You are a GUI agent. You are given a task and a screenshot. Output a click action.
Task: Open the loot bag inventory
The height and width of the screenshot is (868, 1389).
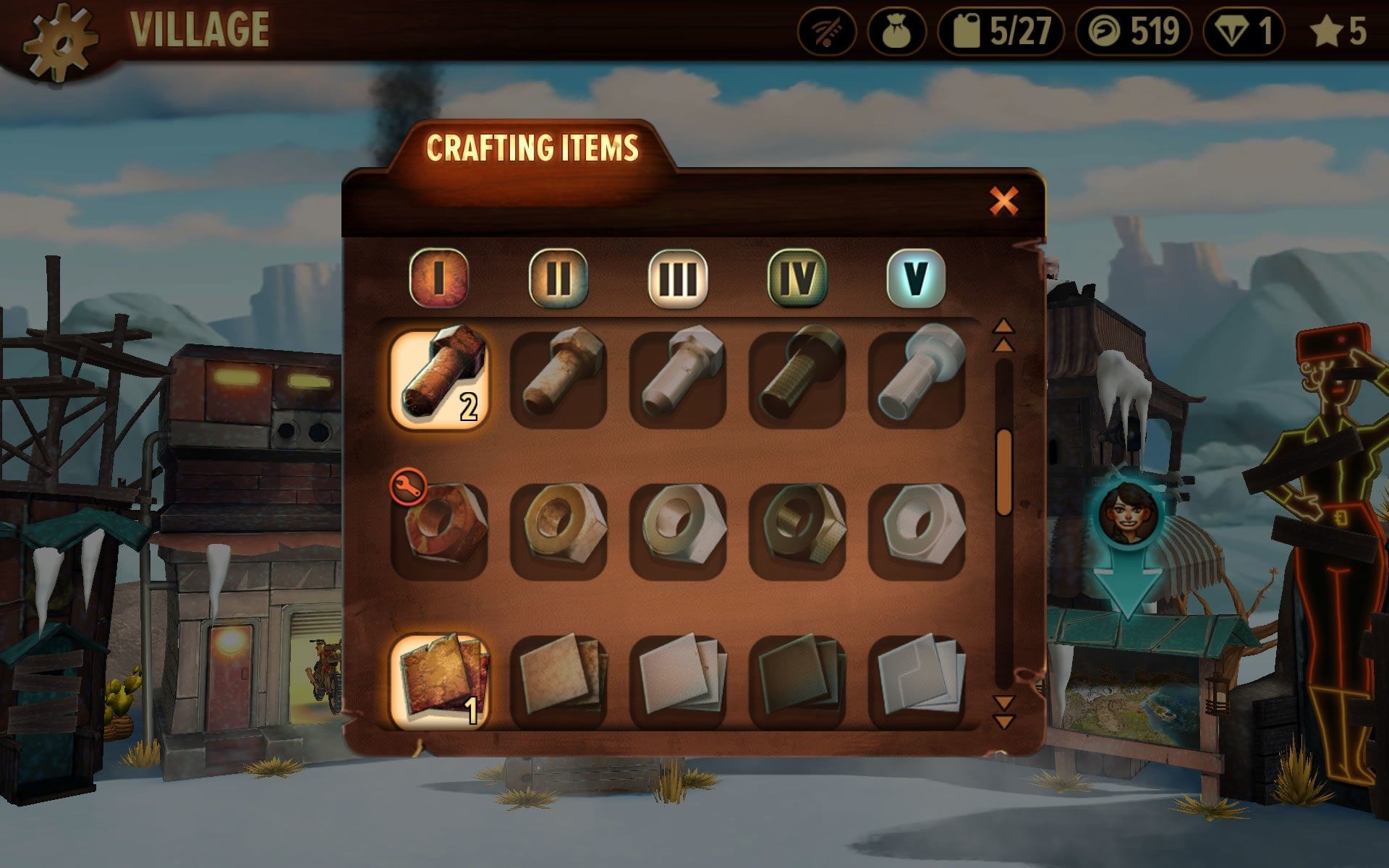coord(896,32)
